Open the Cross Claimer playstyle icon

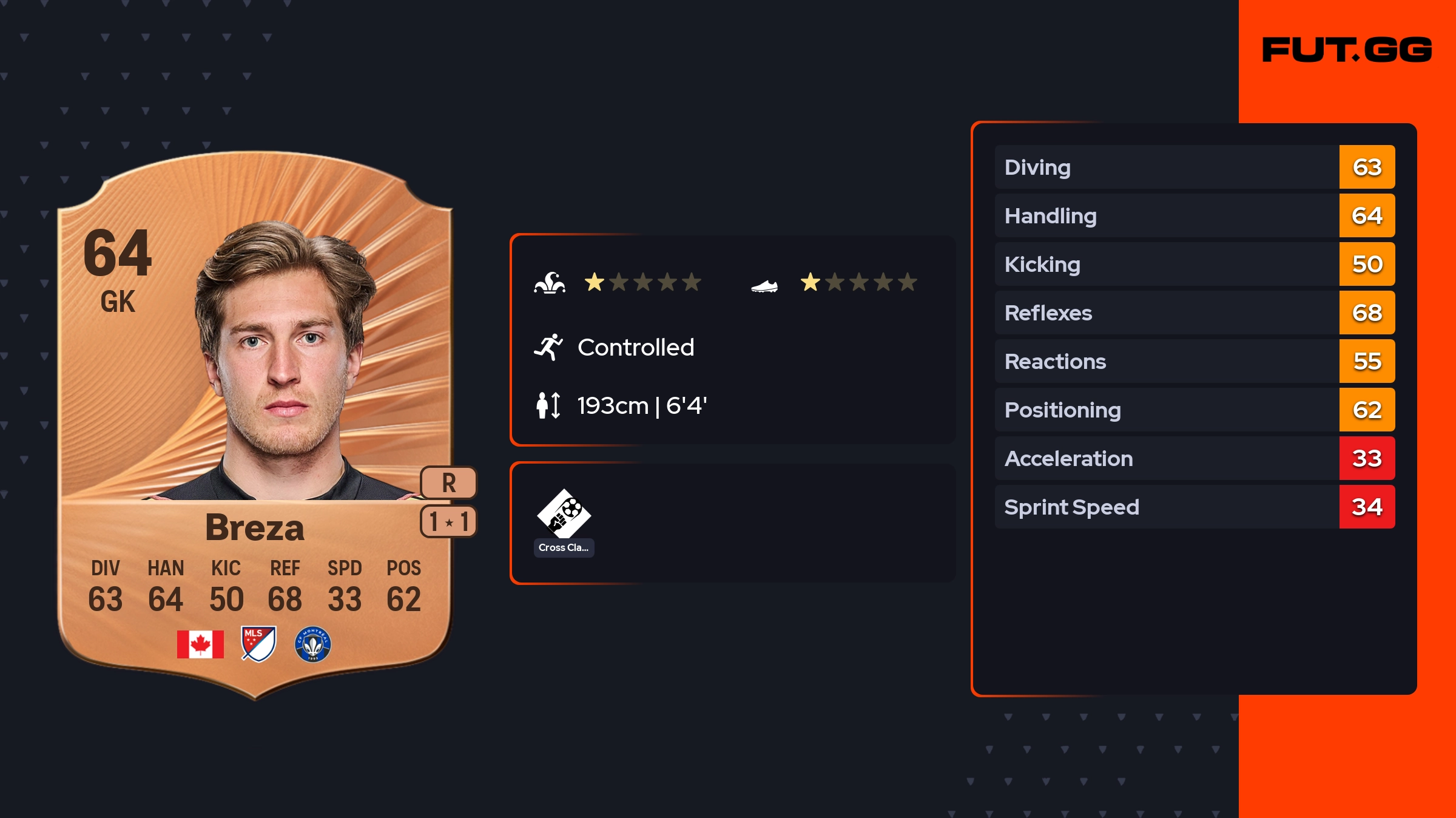pyautogui.click(x=564, y=515)
